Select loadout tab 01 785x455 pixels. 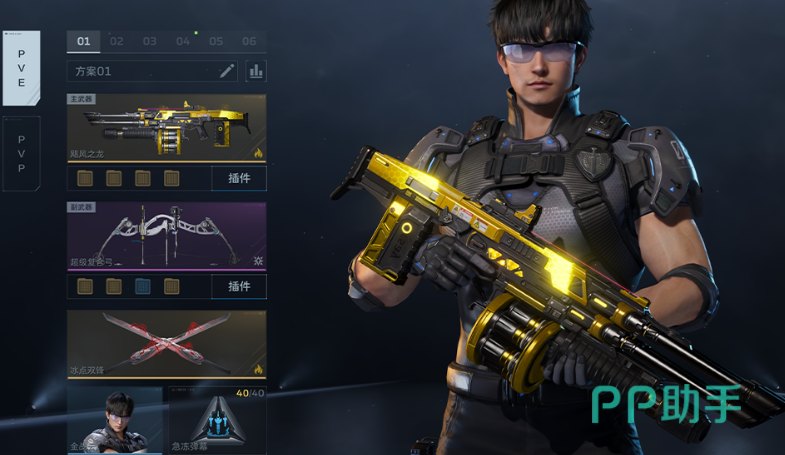pos(83,41)
